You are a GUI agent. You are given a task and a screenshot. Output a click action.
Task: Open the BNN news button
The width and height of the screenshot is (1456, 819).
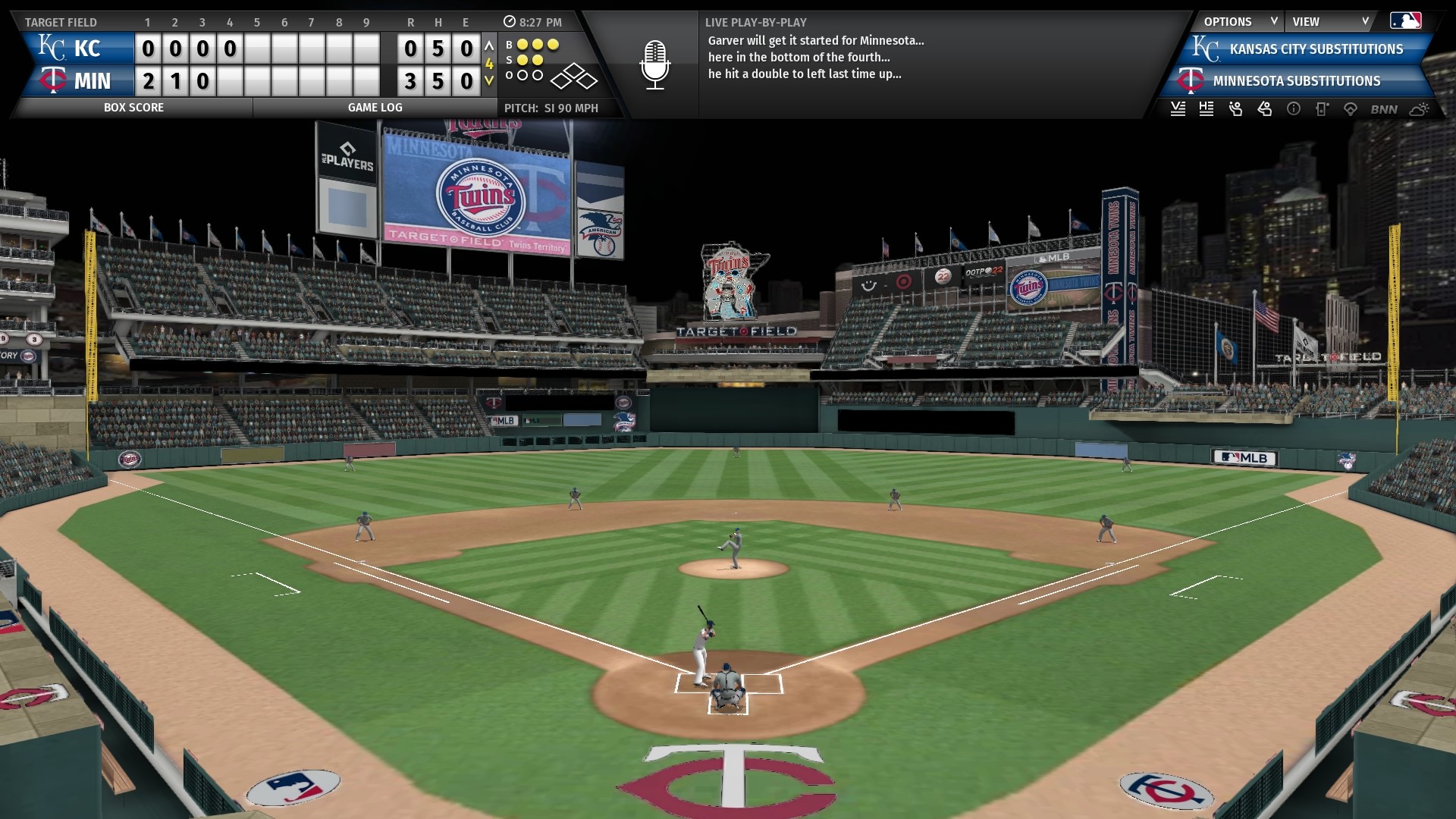coord(1384,109)
